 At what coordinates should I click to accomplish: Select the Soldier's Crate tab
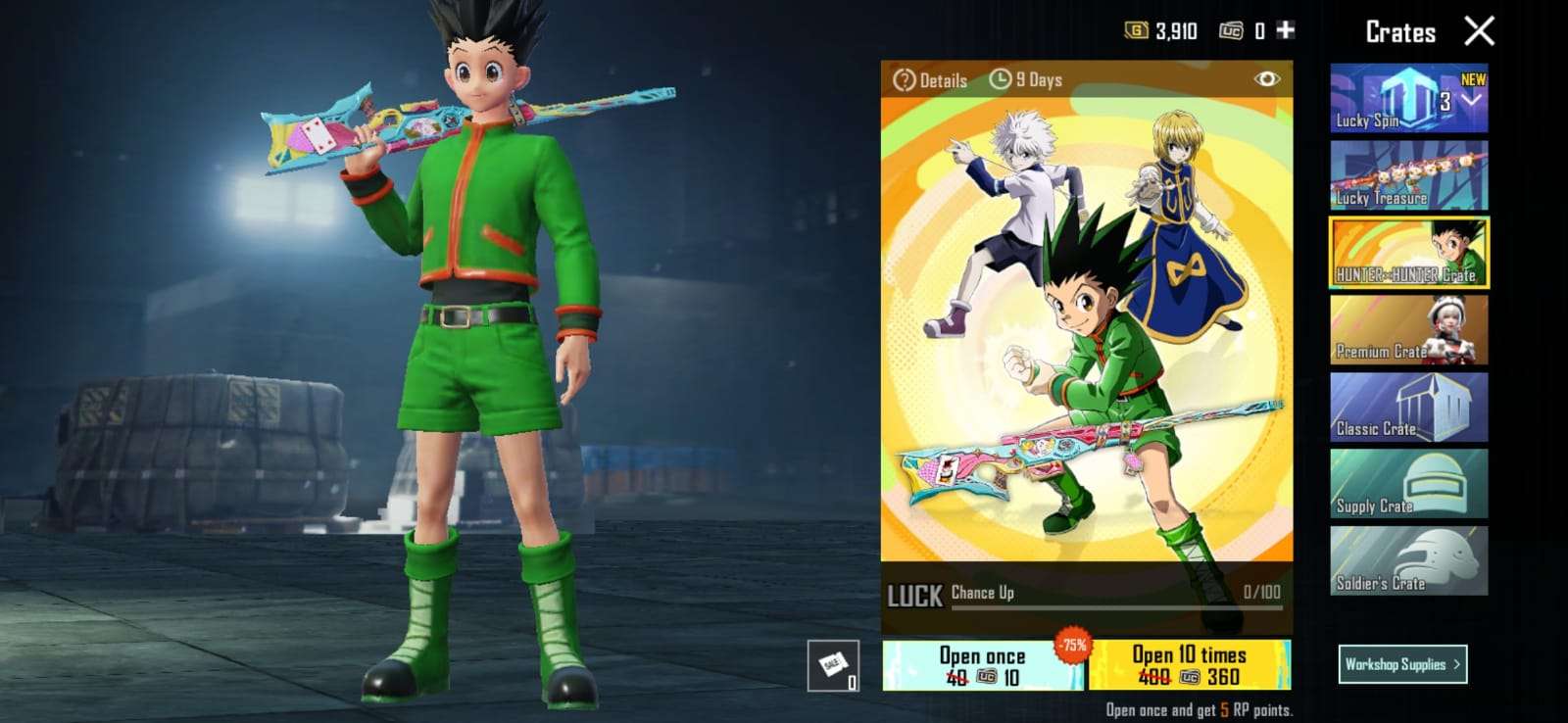1408,561
